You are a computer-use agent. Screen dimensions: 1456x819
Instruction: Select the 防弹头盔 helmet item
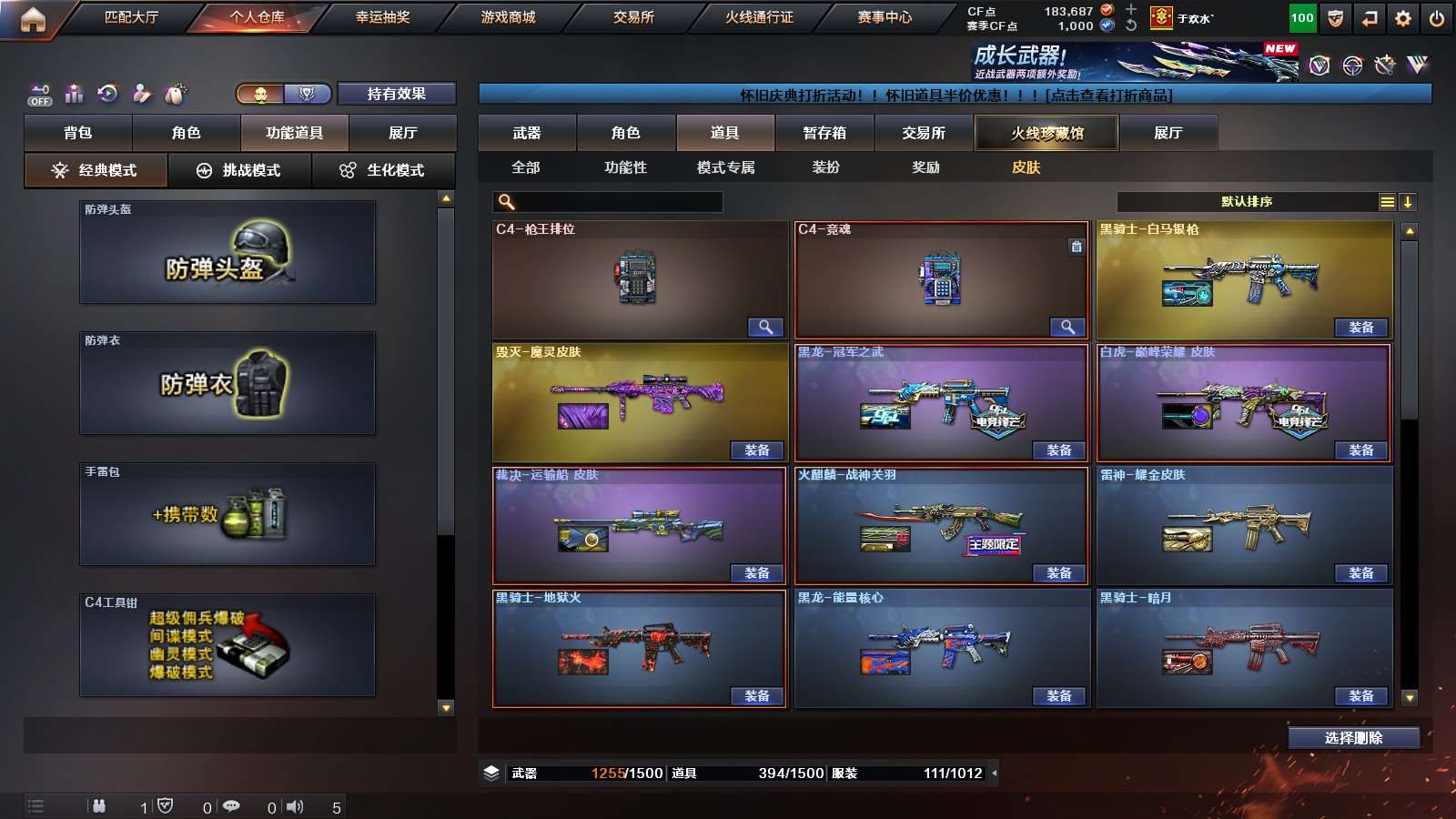click(227, 253)
